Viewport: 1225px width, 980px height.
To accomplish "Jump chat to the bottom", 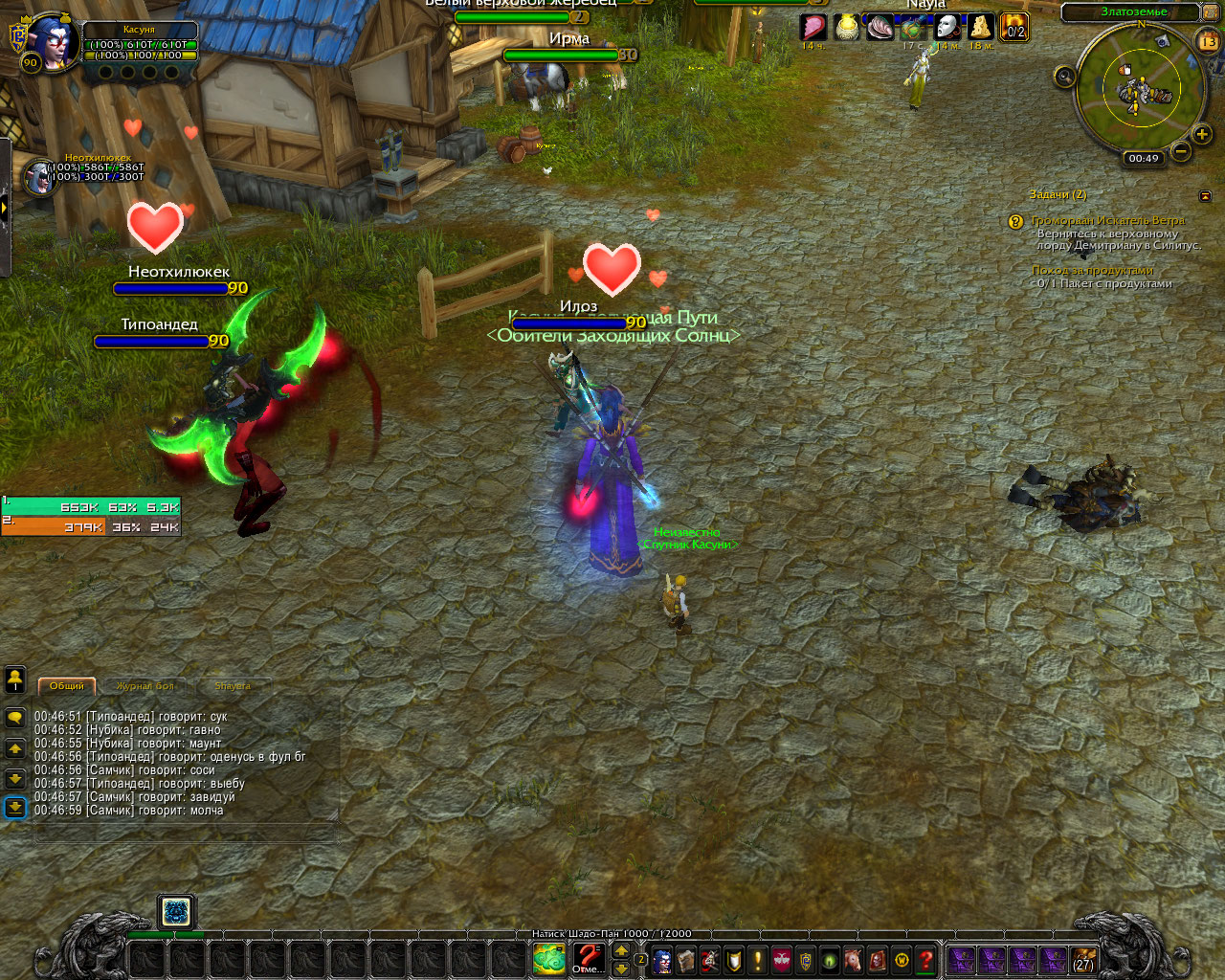I will tap(15, 808).
